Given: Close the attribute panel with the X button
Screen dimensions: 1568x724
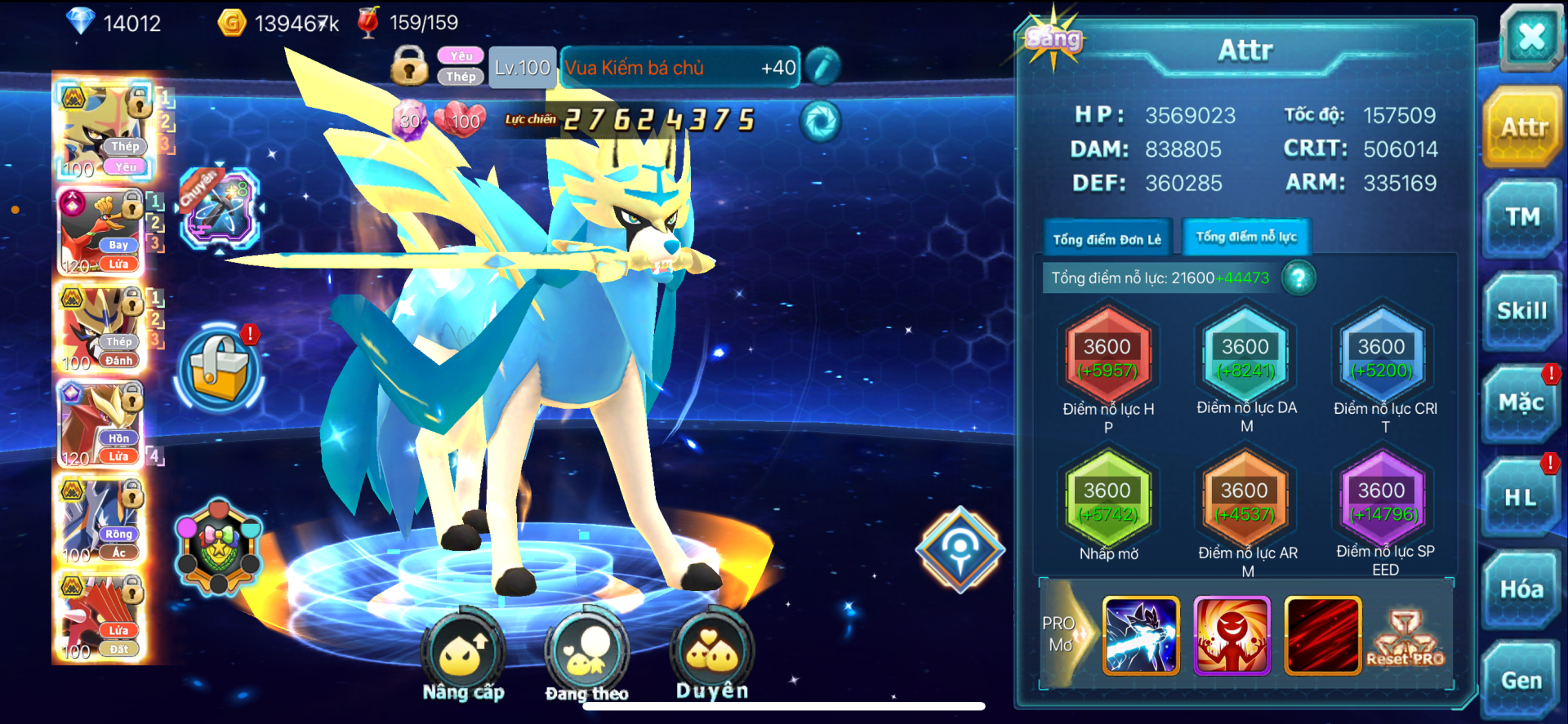Looking at the screenshot, I should pos(1530,37).
